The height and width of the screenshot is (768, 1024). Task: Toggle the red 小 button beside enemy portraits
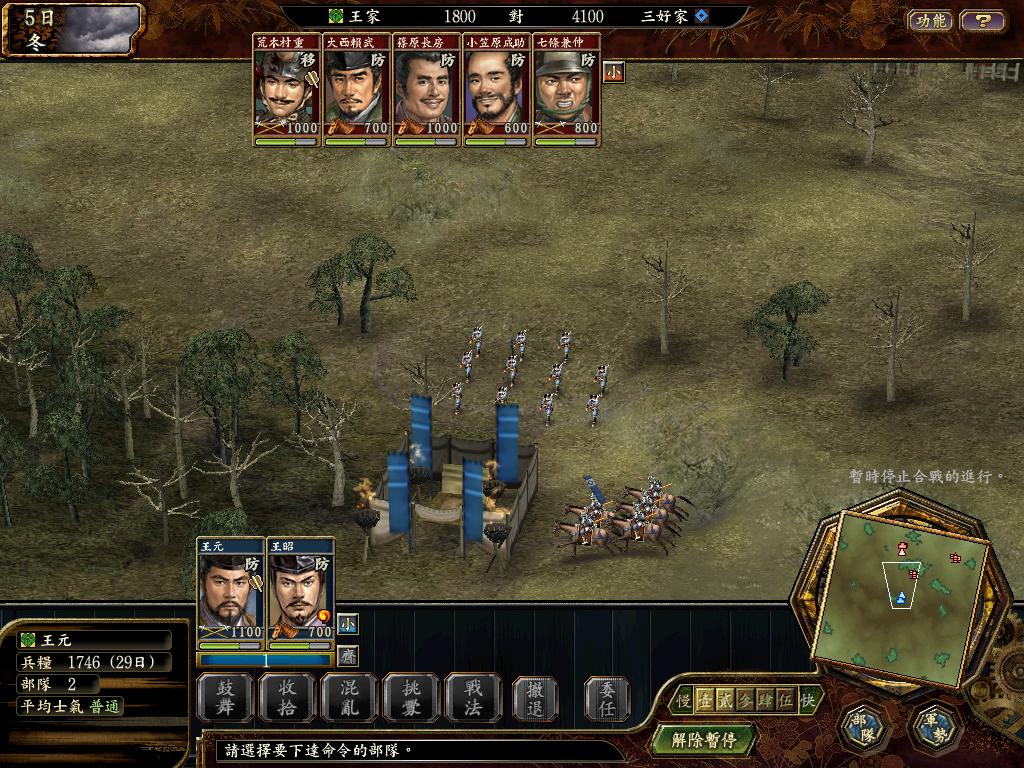(613, 71)
